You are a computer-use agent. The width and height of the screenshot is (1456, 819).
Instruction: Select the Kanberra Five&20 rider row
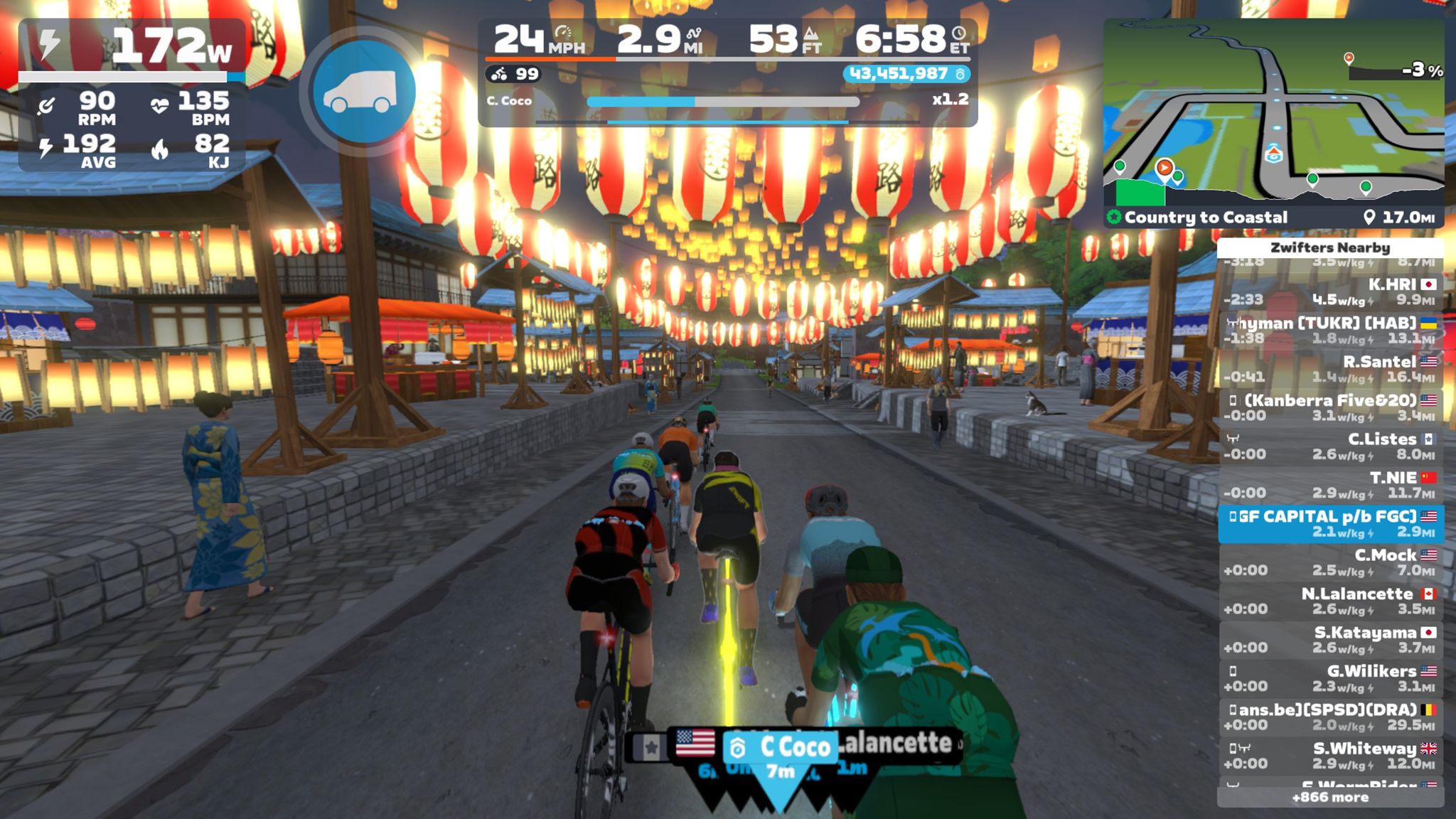coord(1330,407)
